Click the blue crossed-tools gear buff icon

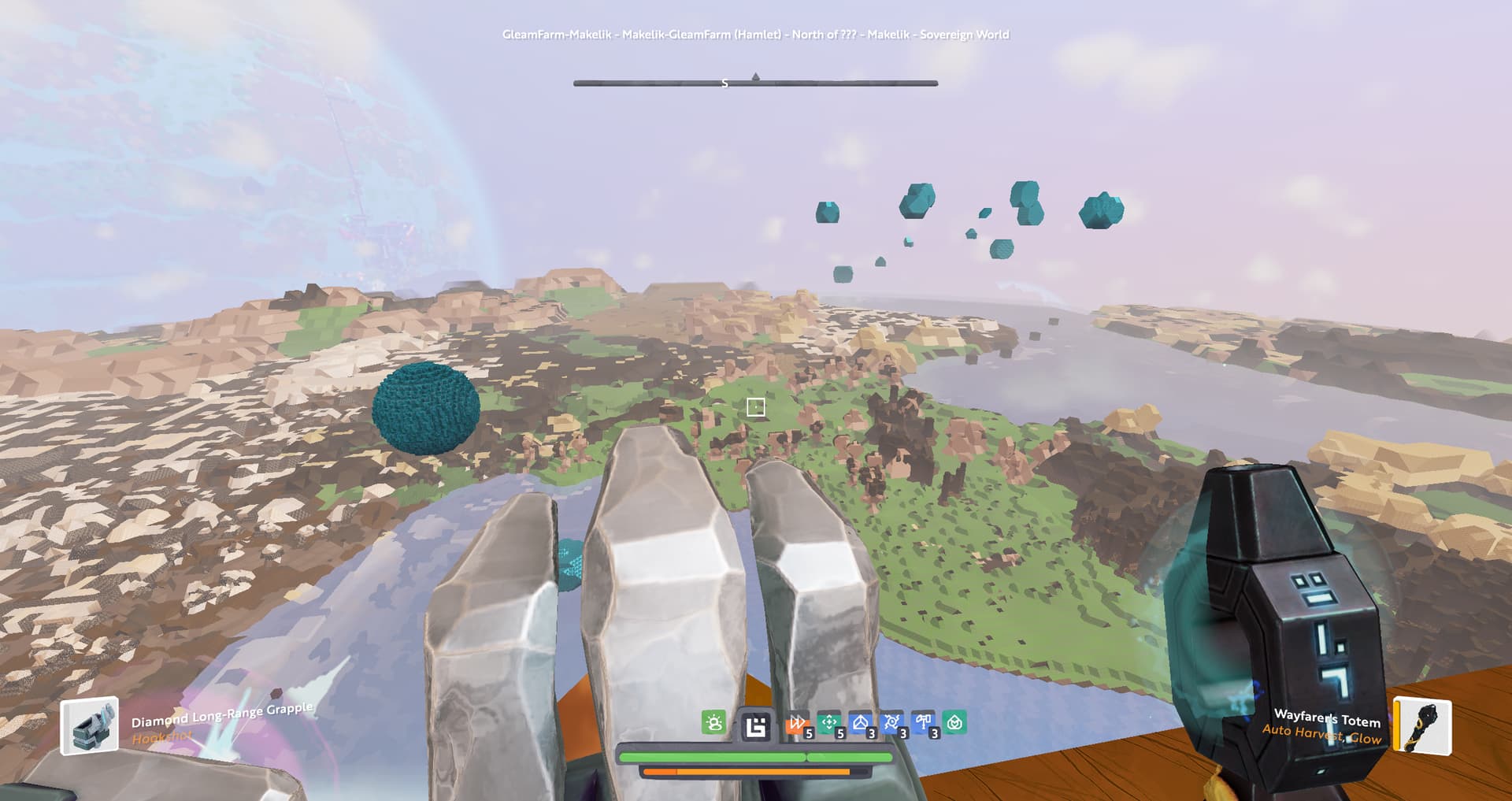(891, 722)
